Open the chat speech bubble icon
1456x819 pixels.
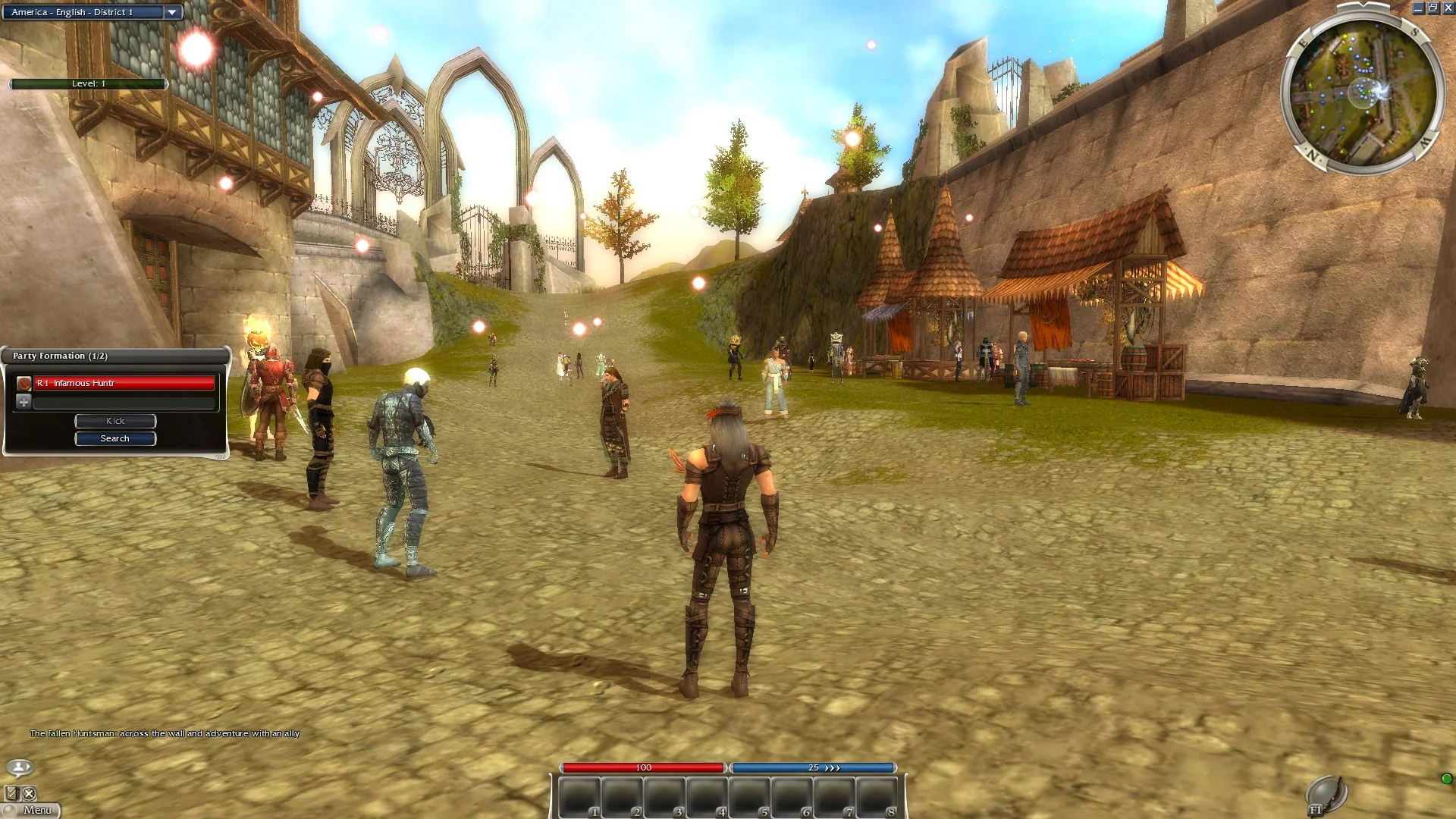[20, 767]
